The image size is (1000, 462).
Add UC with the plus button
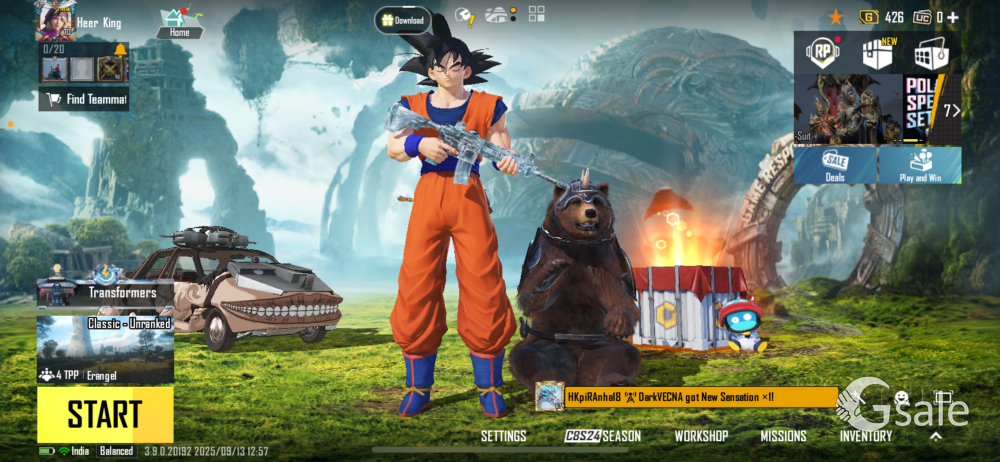(952, 17)
